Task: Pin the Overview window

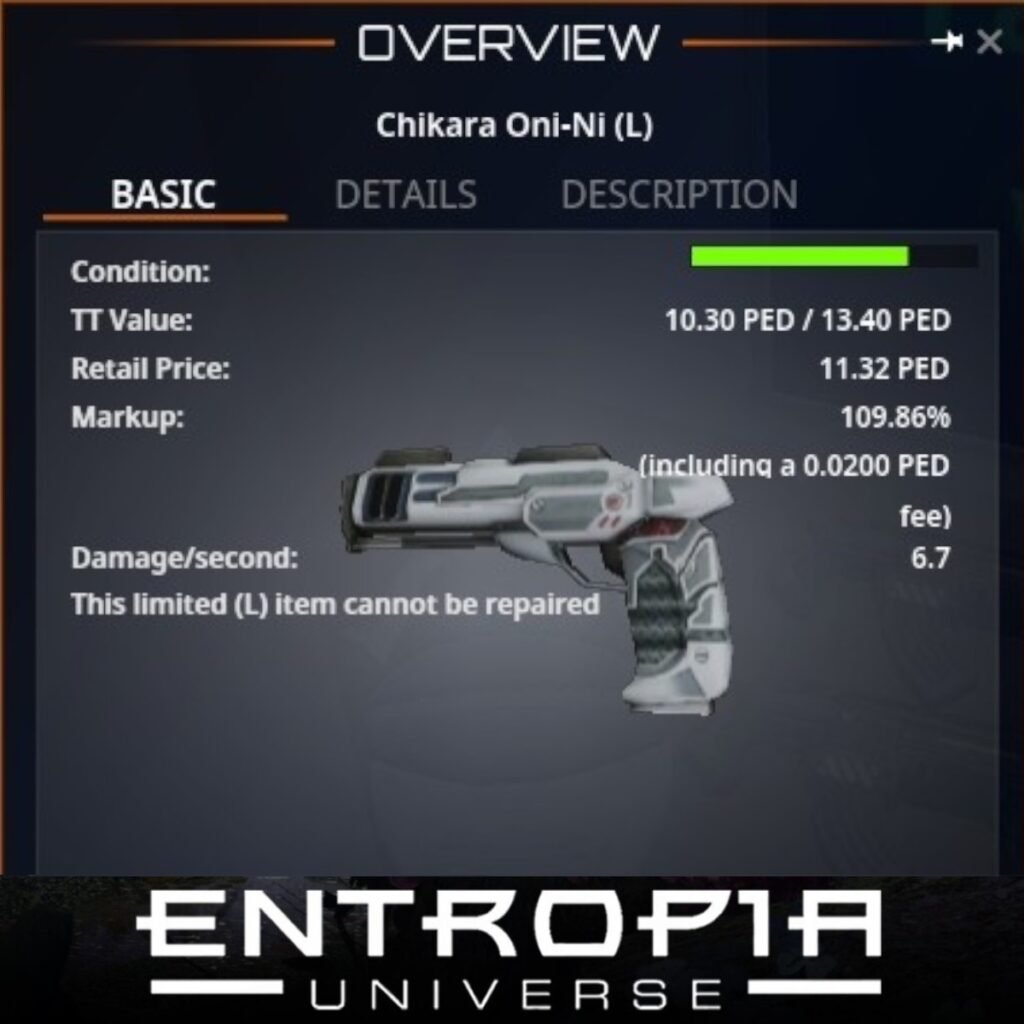Action: click(946, 42)
